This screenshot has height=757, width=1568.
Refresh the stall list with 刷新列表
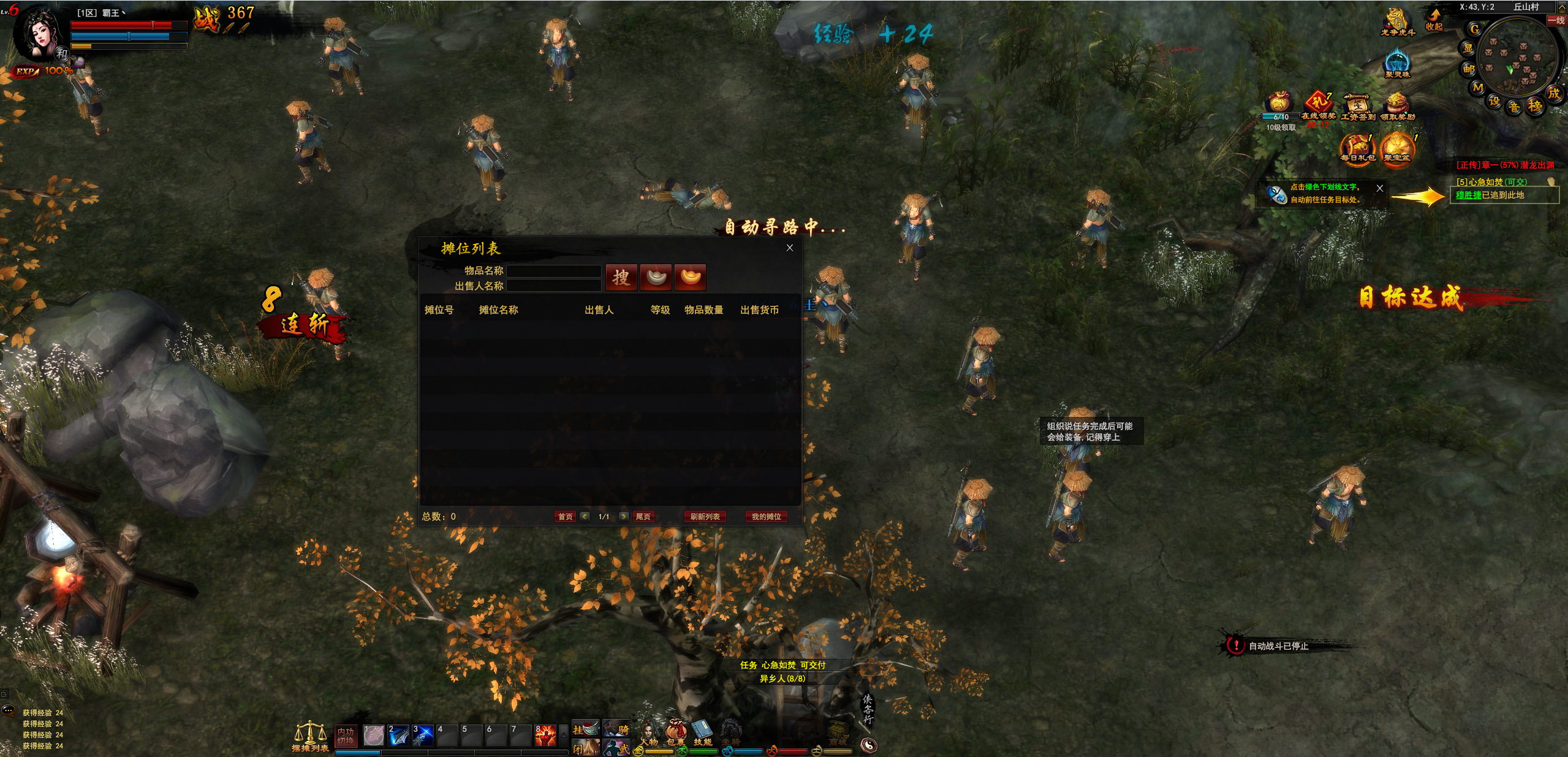pos(705,517)
